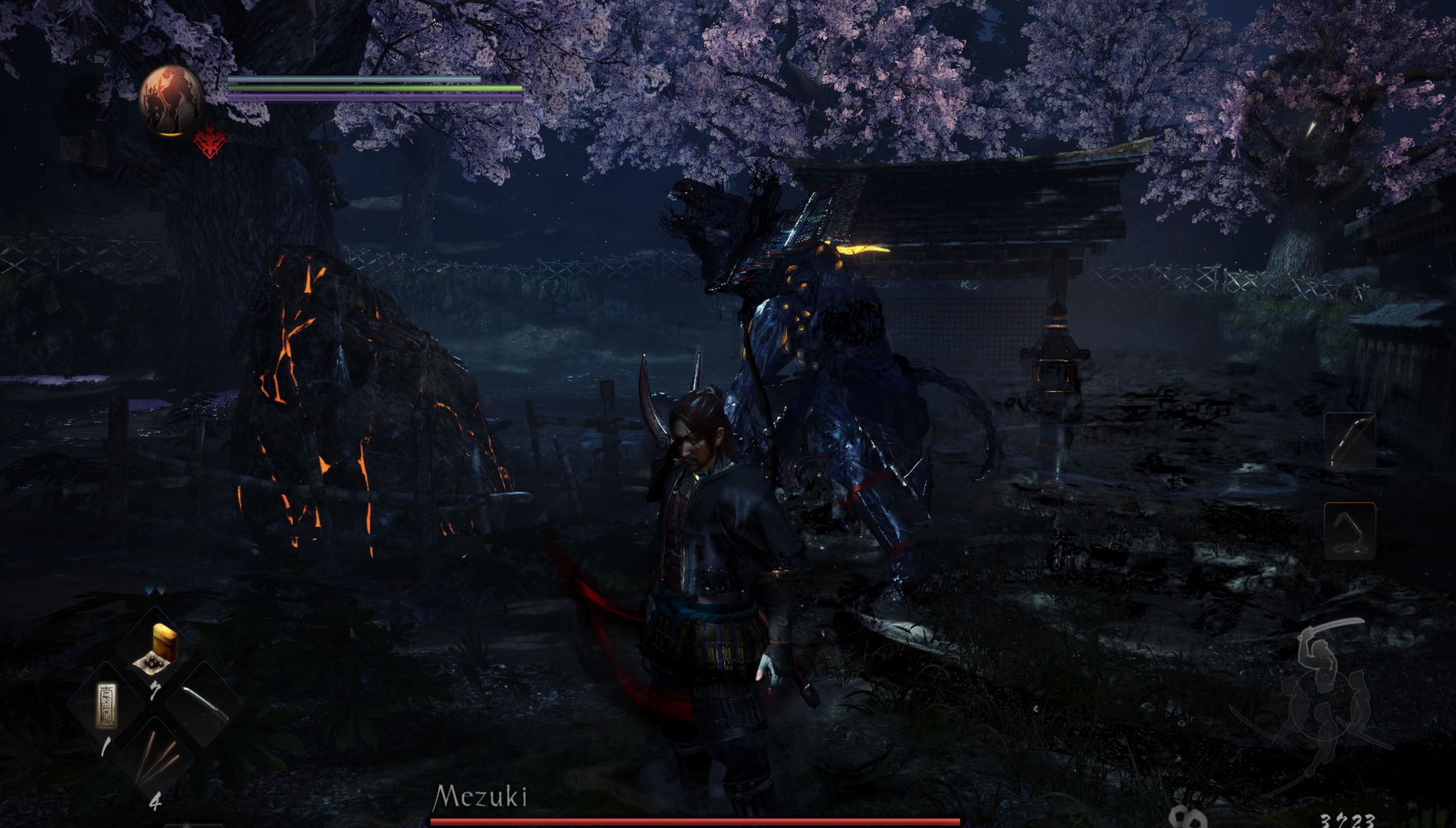Click the infinity icon beside the amrita counter

(x=1185, y=819)
